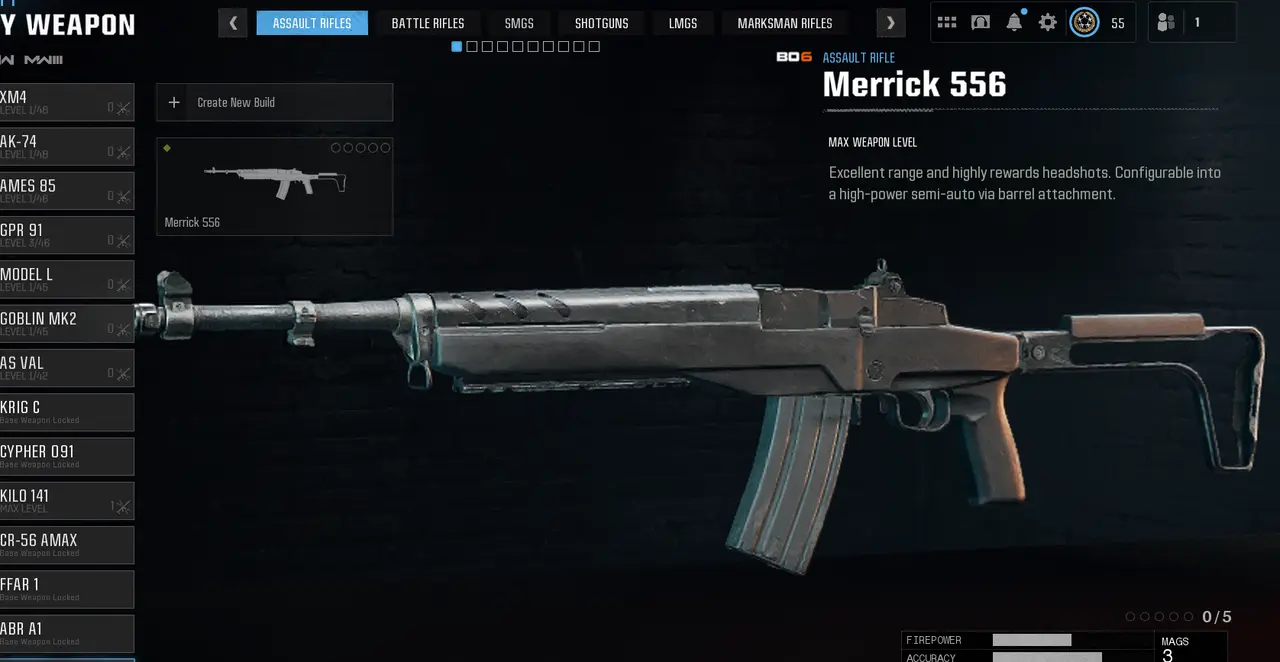This screenshot has width=1280, height=662.
Task: Click the right category arrow
Action: pyautogui.click(x=890, y=23)
